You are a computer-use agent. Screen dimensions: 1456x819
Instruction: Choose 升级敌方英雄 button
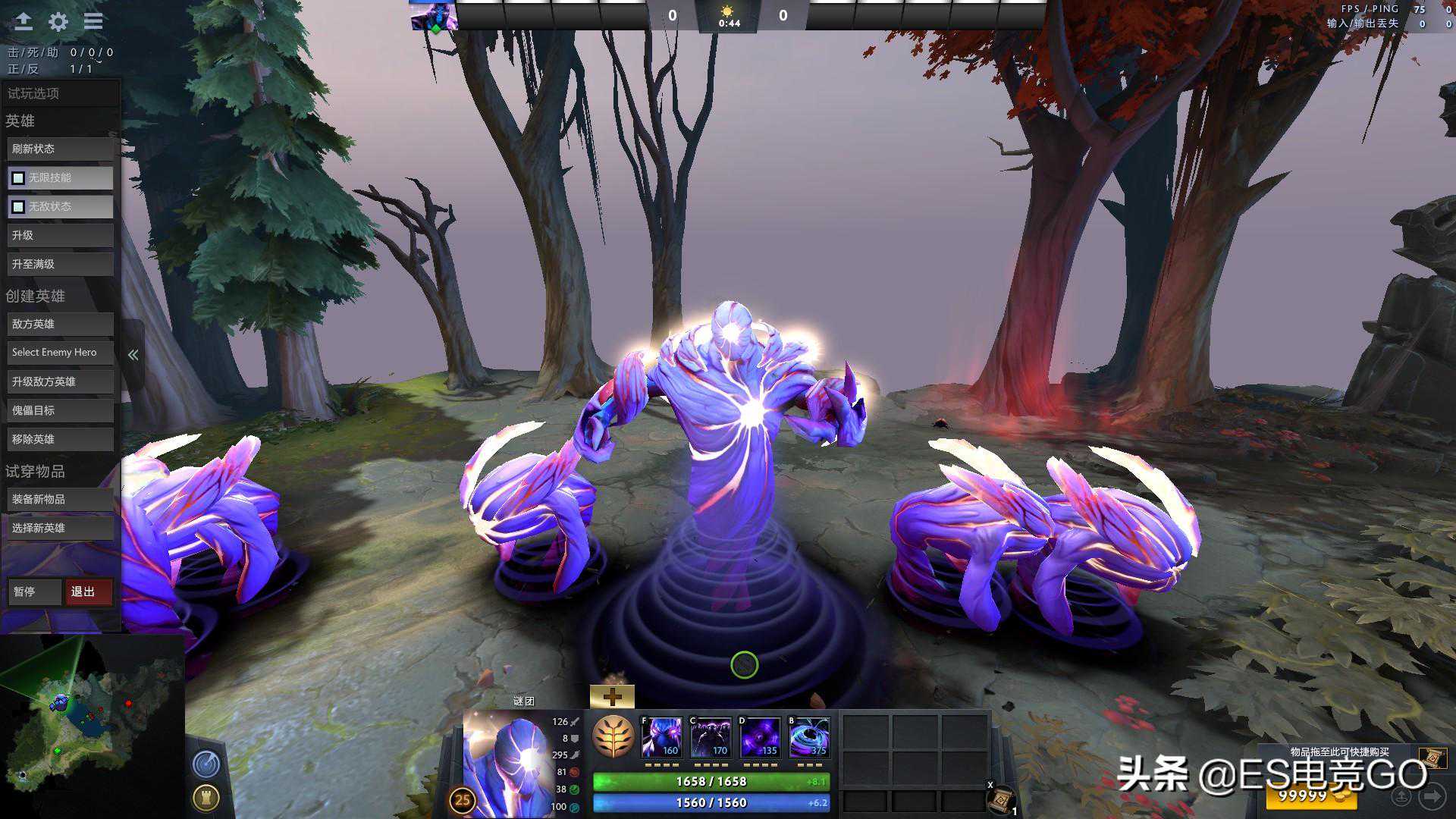click(x=60, y=381)
